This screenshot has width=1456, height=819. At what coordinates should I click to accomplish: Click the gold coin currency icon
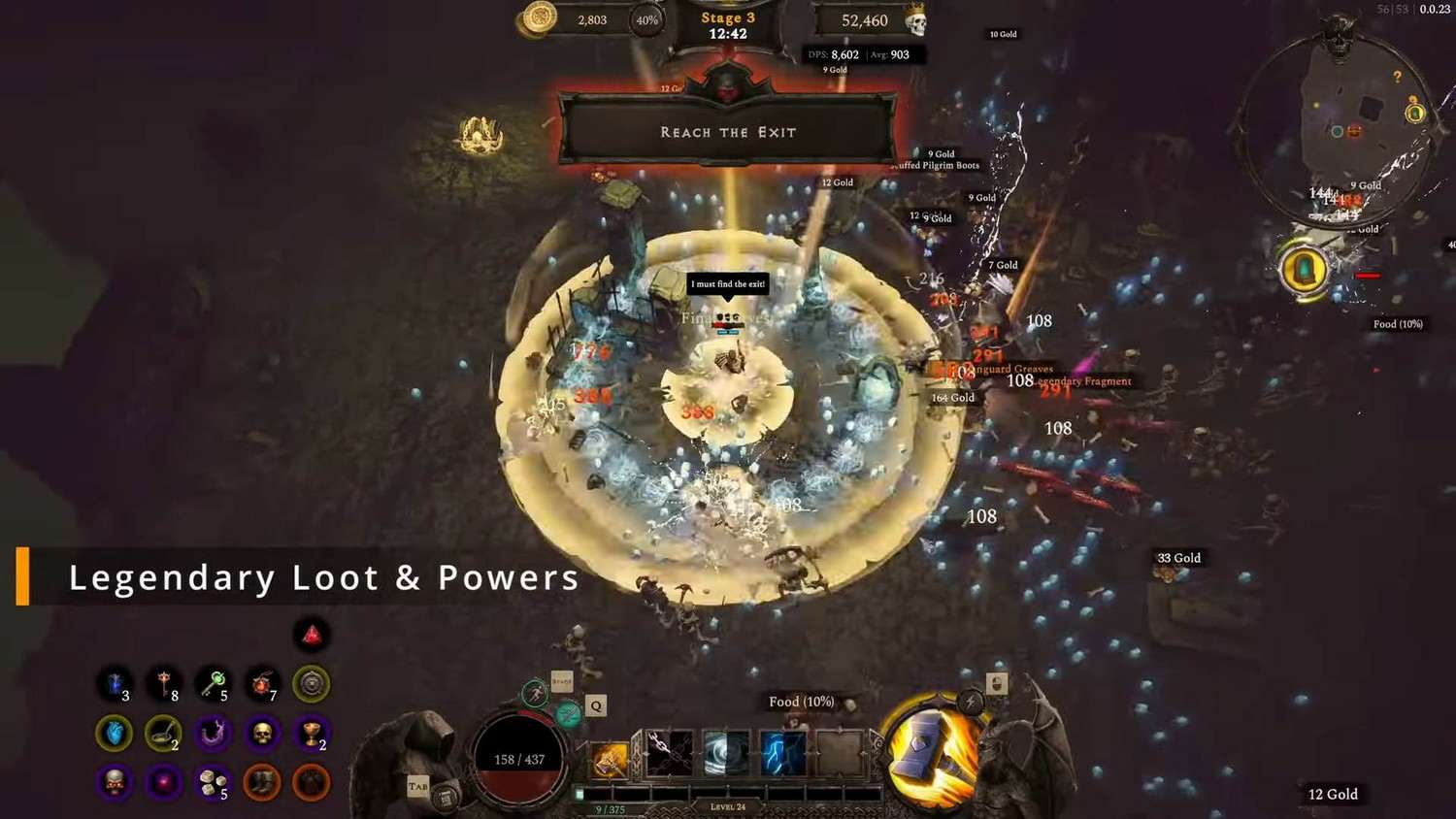539,18
